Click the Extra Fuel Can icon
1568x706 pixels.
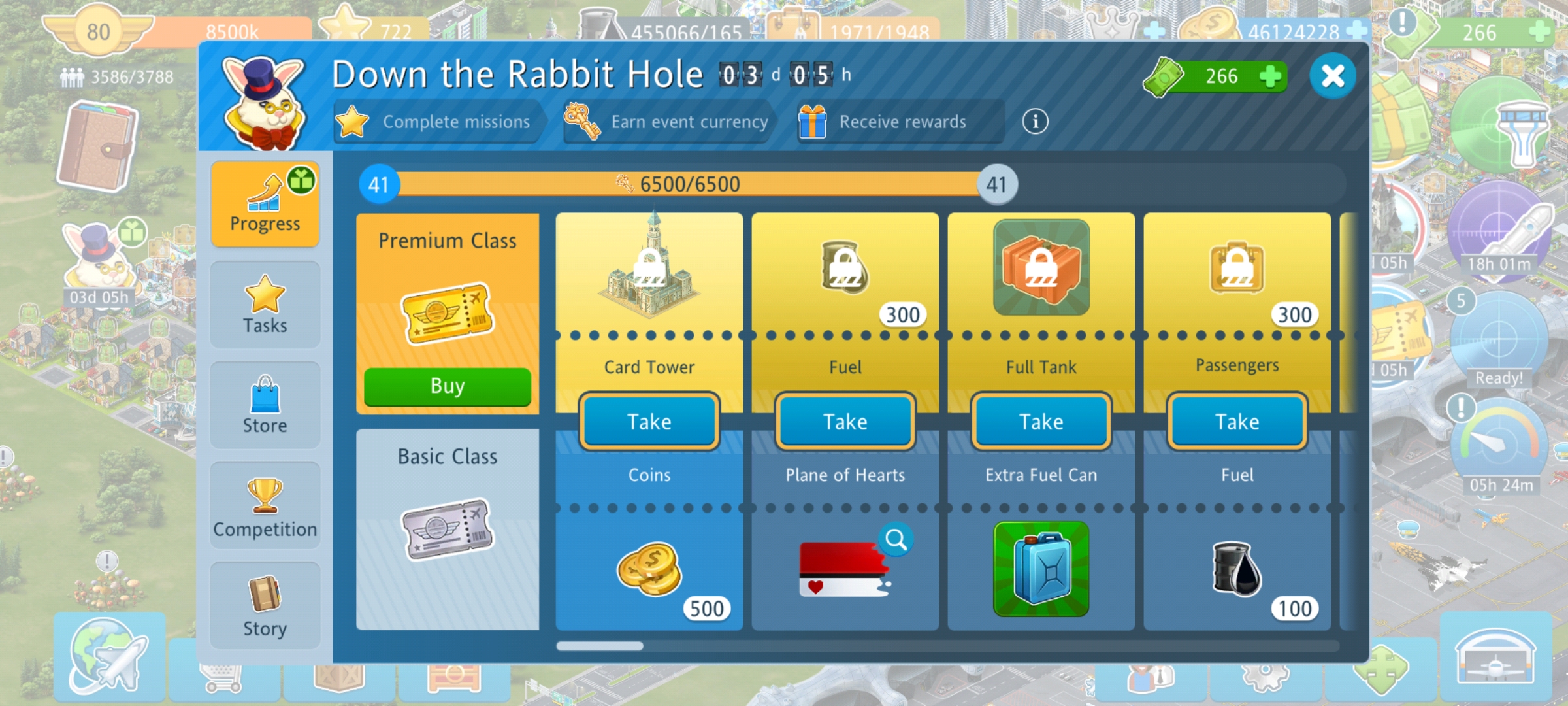pos(1041,569)
